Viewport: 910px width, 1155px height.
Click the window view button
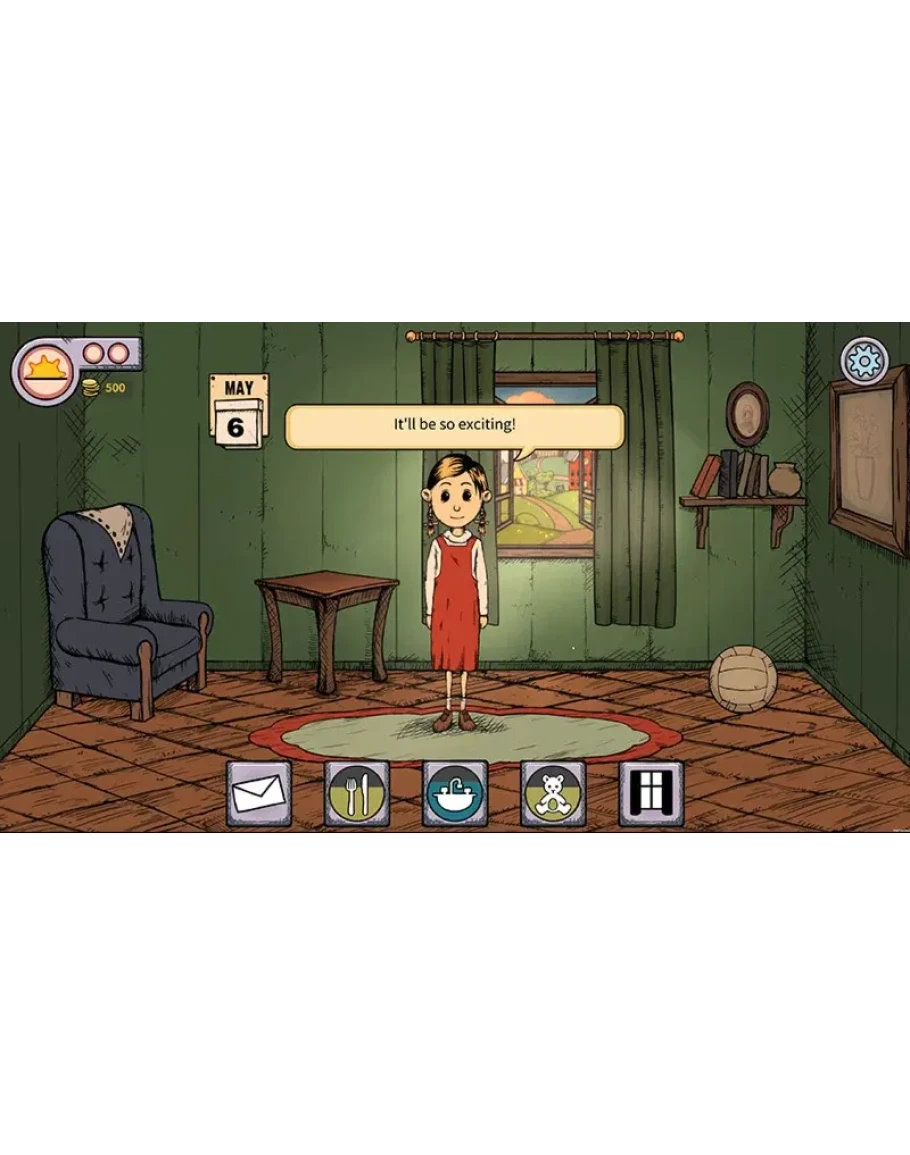pyautogui.click(x=651, y=794)
